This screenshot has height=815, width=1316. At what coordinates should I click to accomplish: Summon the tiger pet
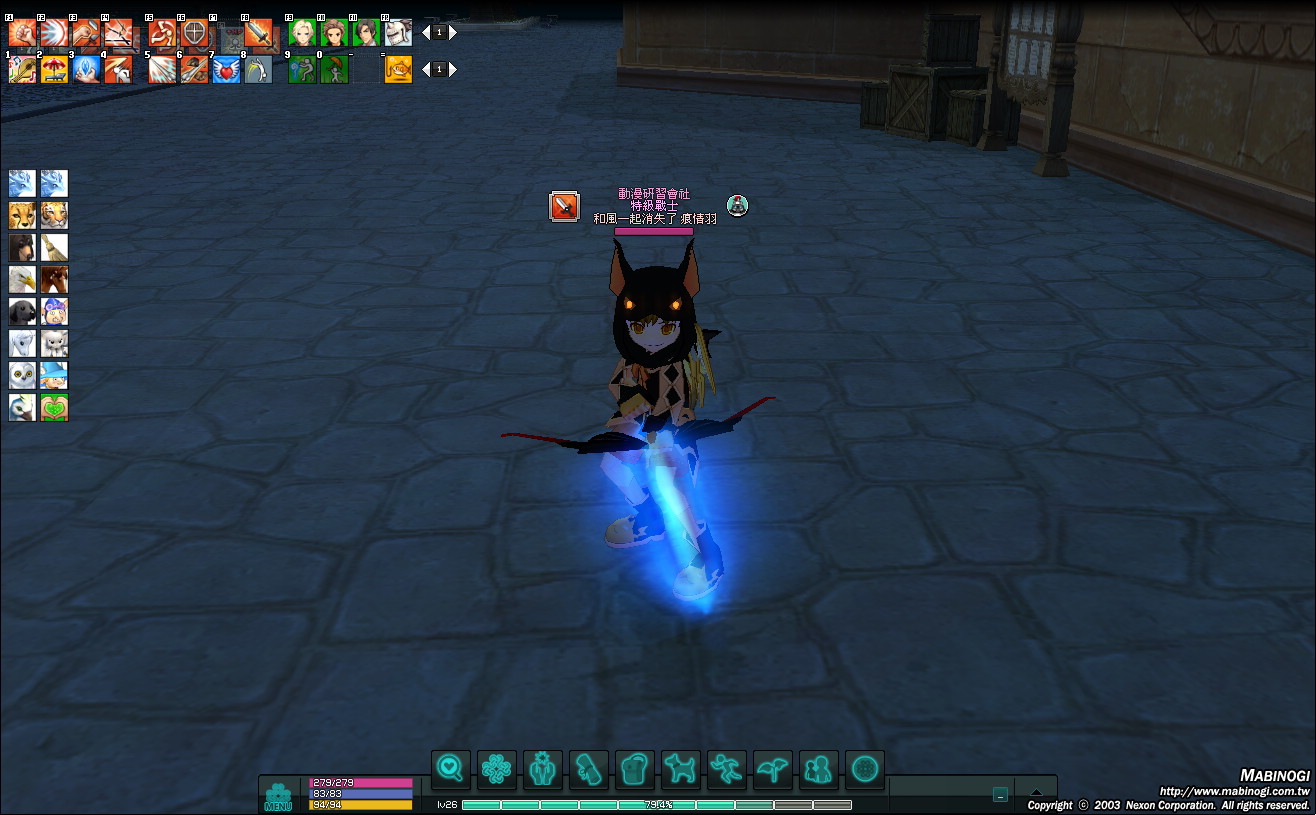point(54,216)
